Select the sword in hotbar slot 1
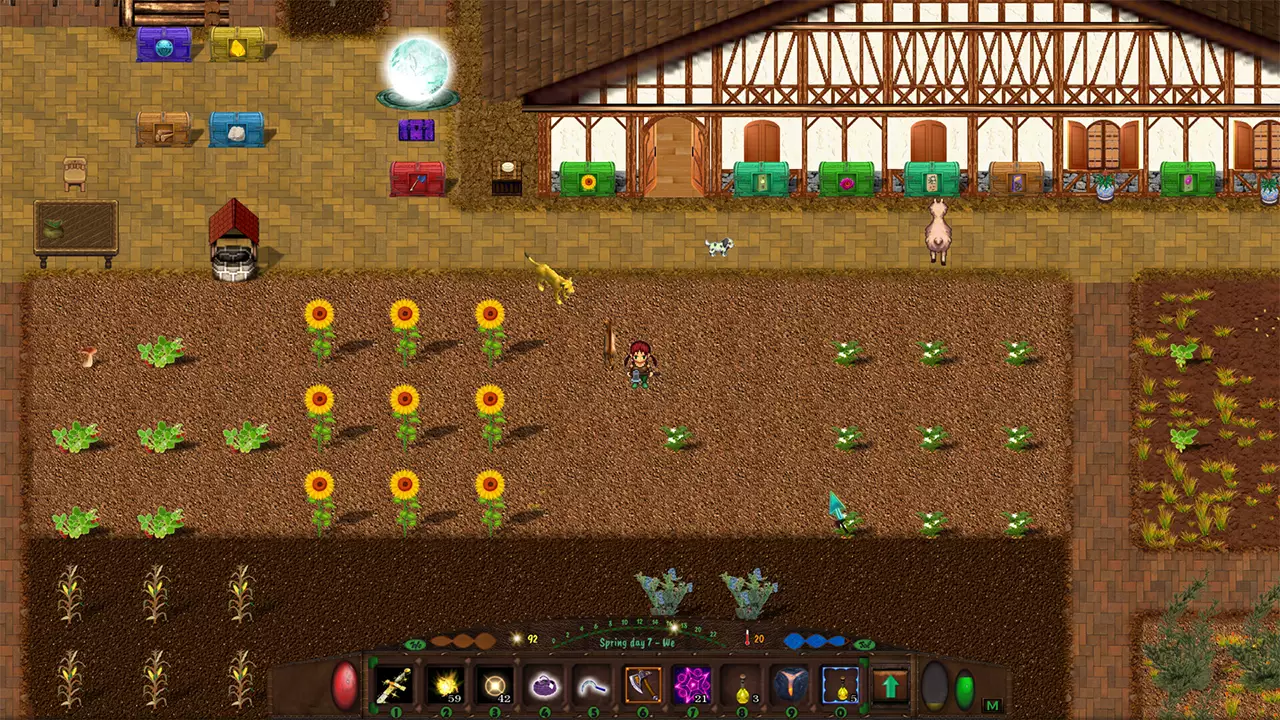 pos(394,686)
